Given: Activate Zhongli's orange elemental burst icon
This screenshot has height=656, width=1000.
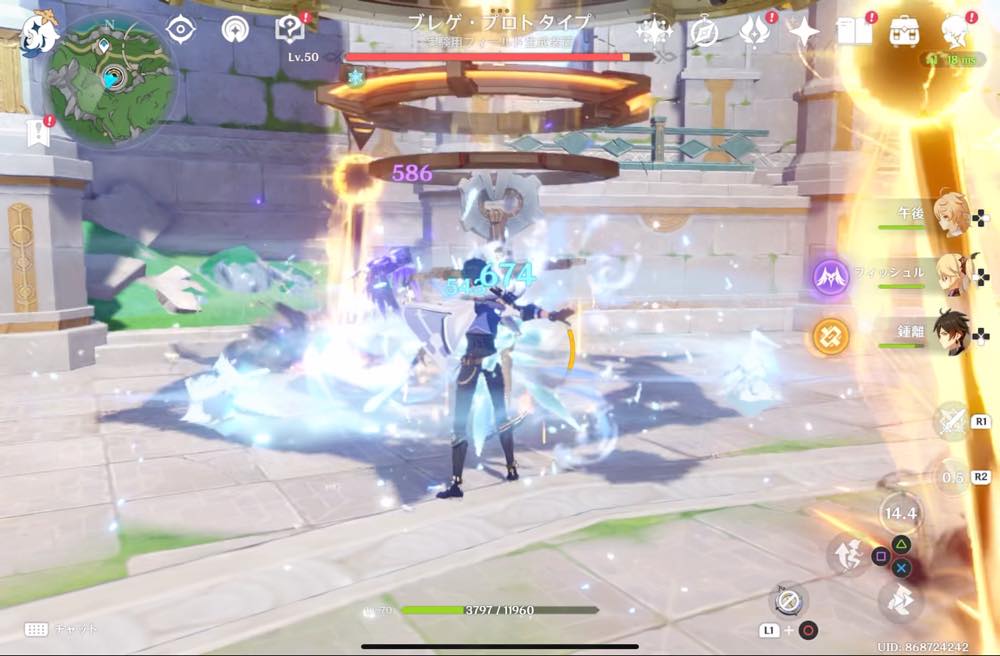Looking at the screenshot, I should (830, 336).
